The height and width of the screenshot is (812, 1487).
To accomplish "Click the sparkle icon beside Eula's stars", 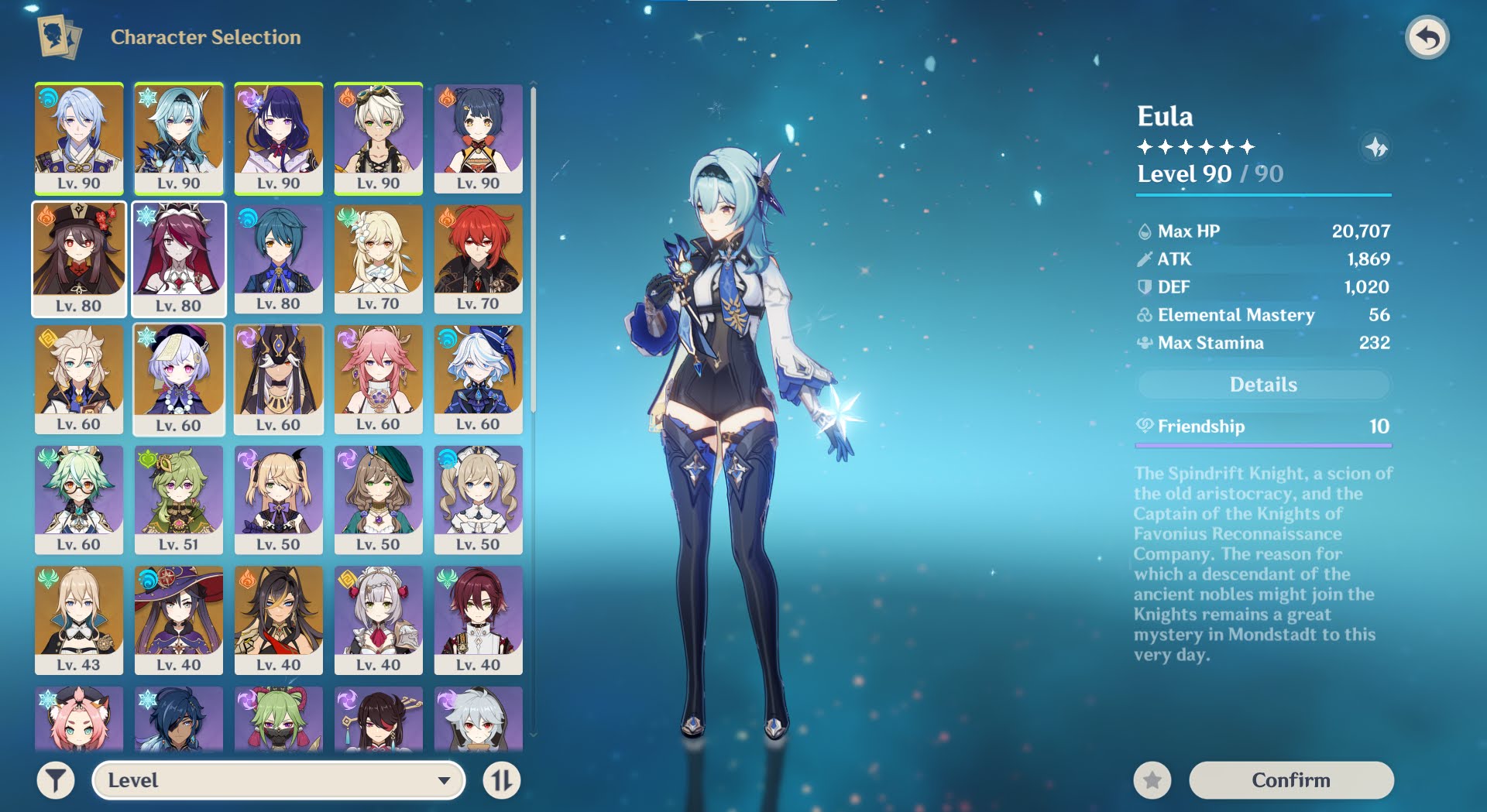I will click(1375, 147).
